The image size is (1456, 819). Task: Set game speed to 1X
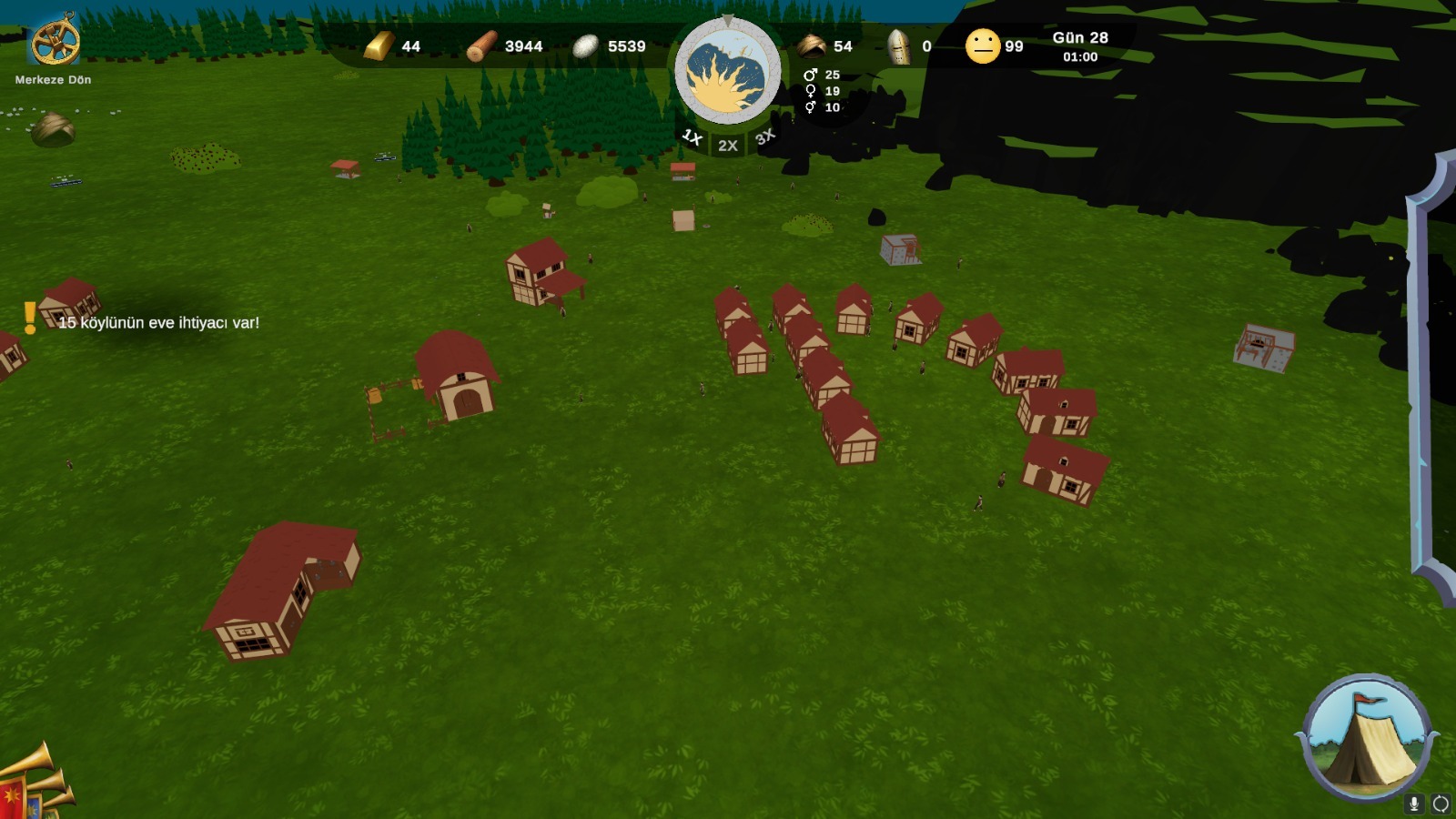pos(692,137)
